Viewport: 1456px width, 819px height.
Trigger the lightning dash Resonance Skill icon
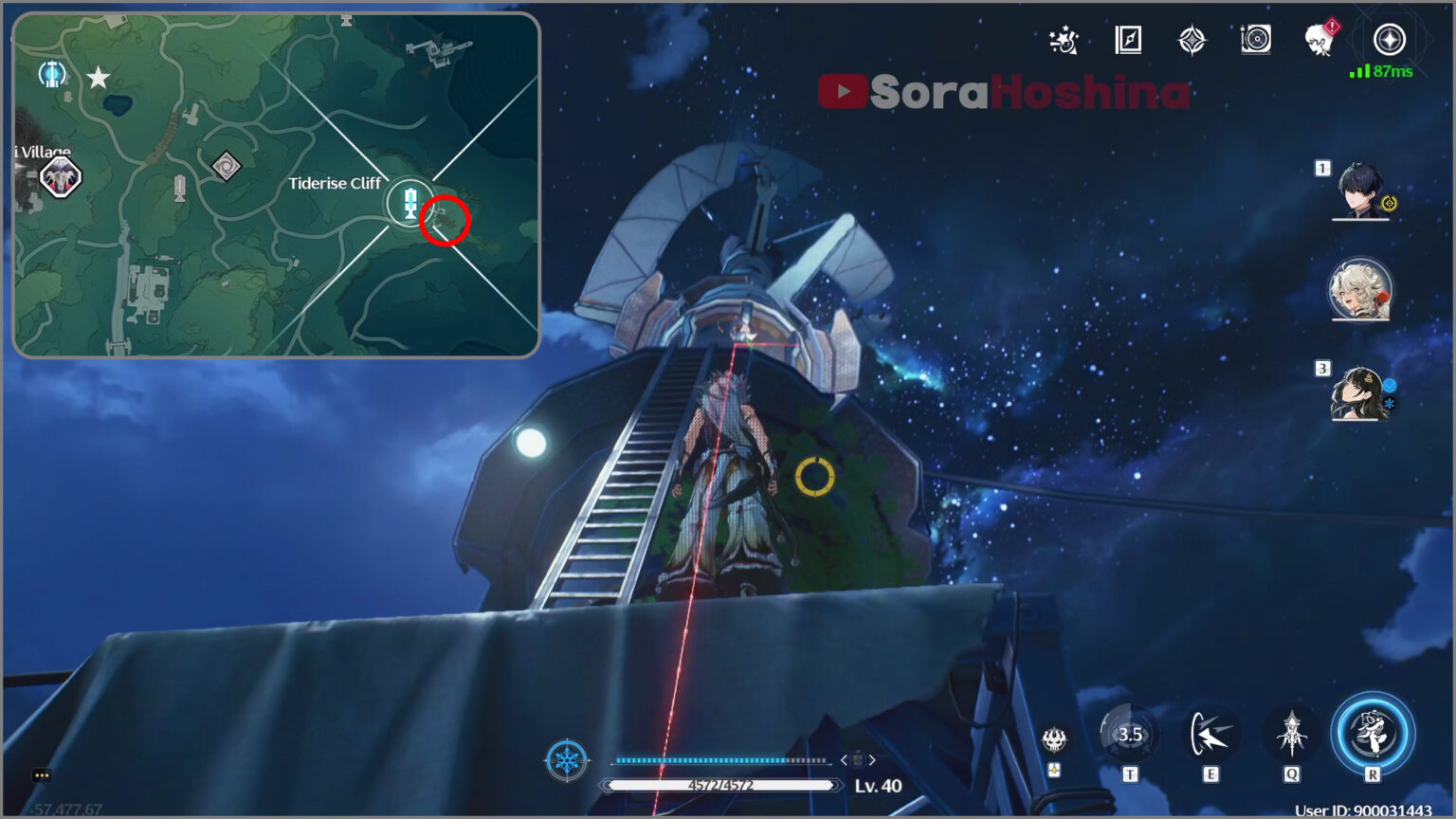(1210, 734)
